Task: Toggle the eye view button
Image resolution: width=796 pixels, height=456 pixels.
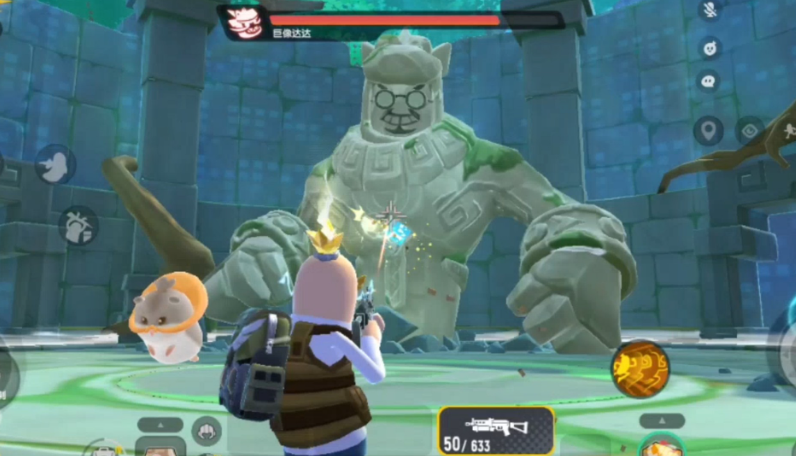Action: (x=750, y=130)
